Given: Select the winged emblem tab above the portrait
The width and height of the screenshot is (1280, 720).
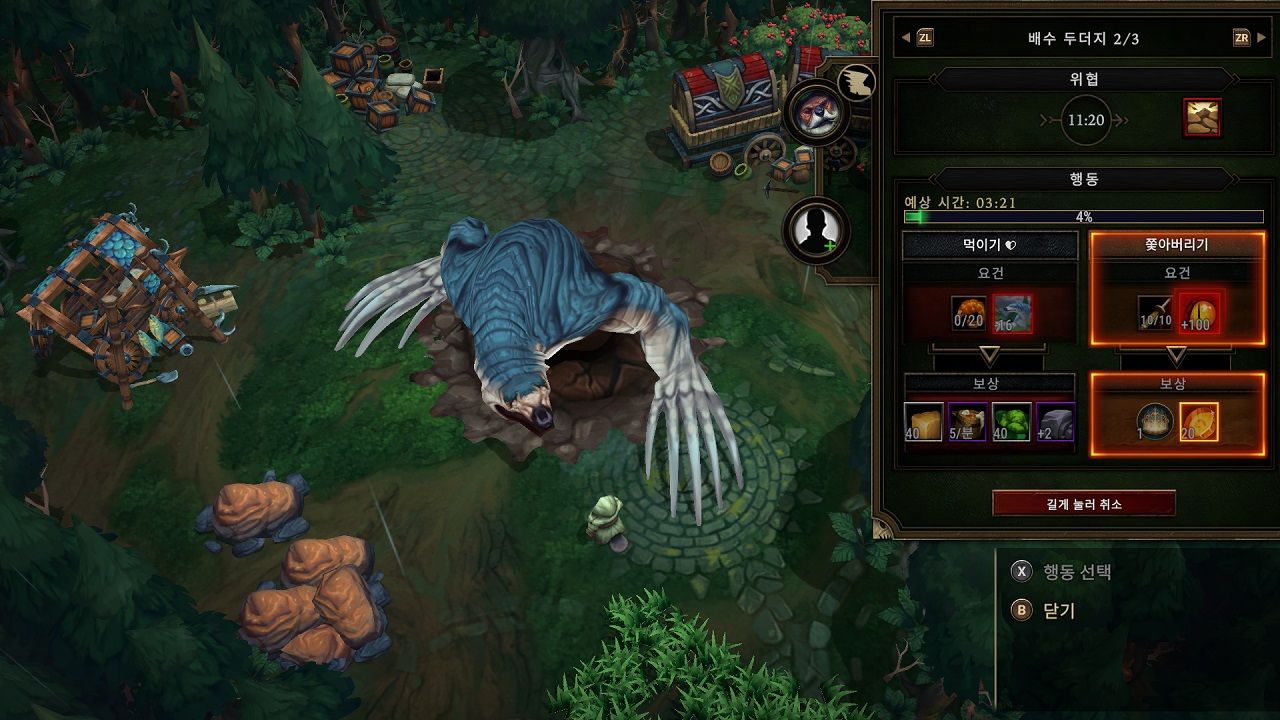Looking at the screenshot, I should [x=856, y=82].
